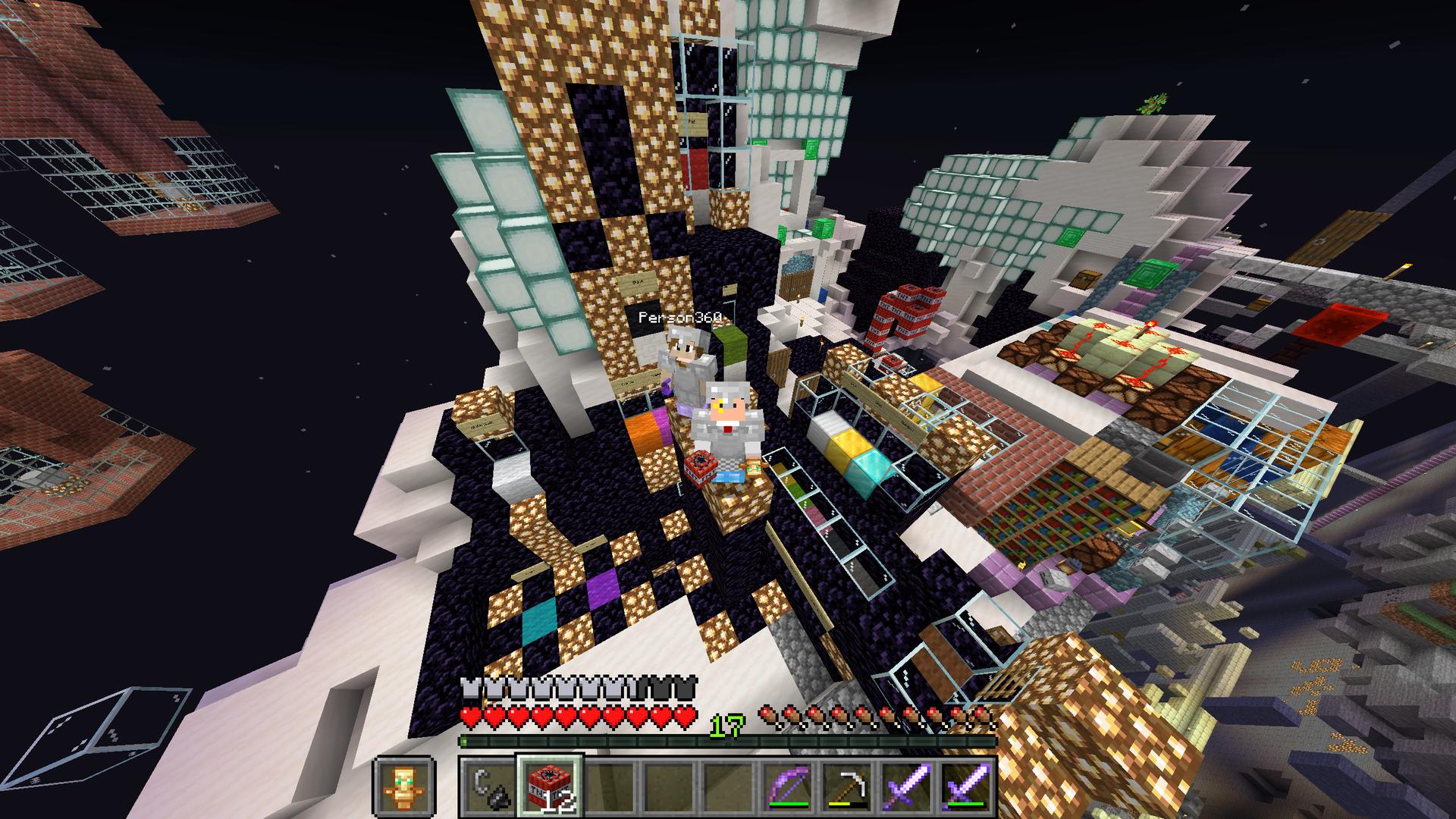Select the flint and steel slot
1456x819 pixels.
[x=488, y=786]
